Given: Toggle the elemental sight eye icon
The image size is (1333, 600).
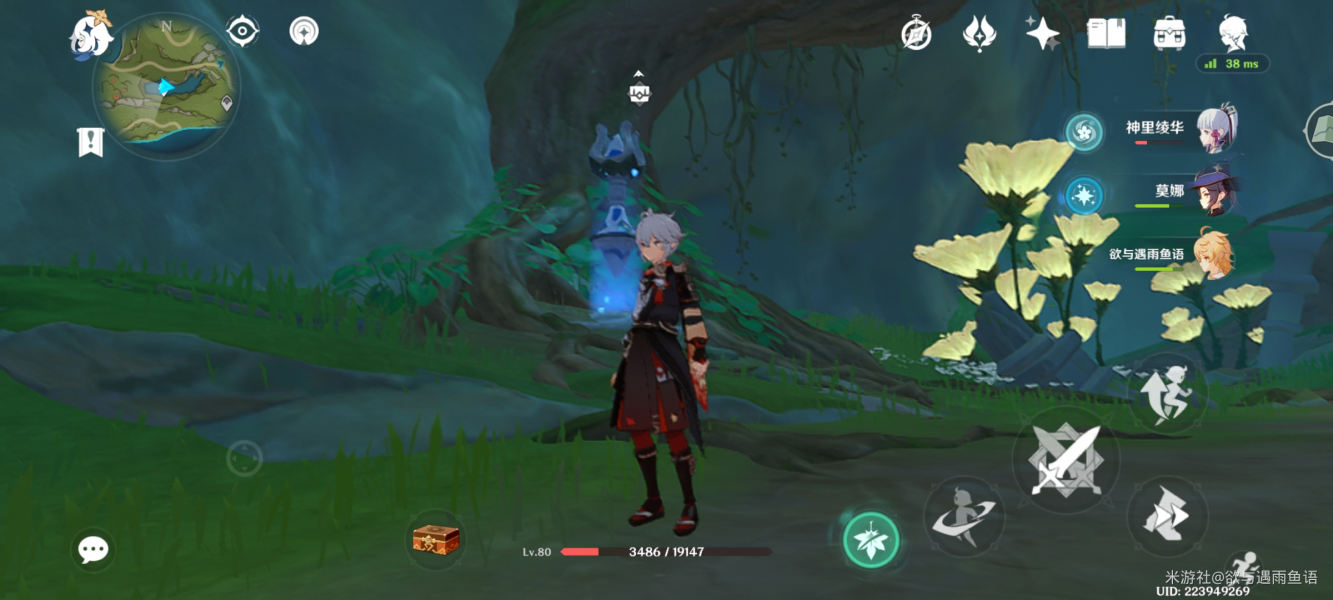Looking at the screenshot, I should point(242,31).
